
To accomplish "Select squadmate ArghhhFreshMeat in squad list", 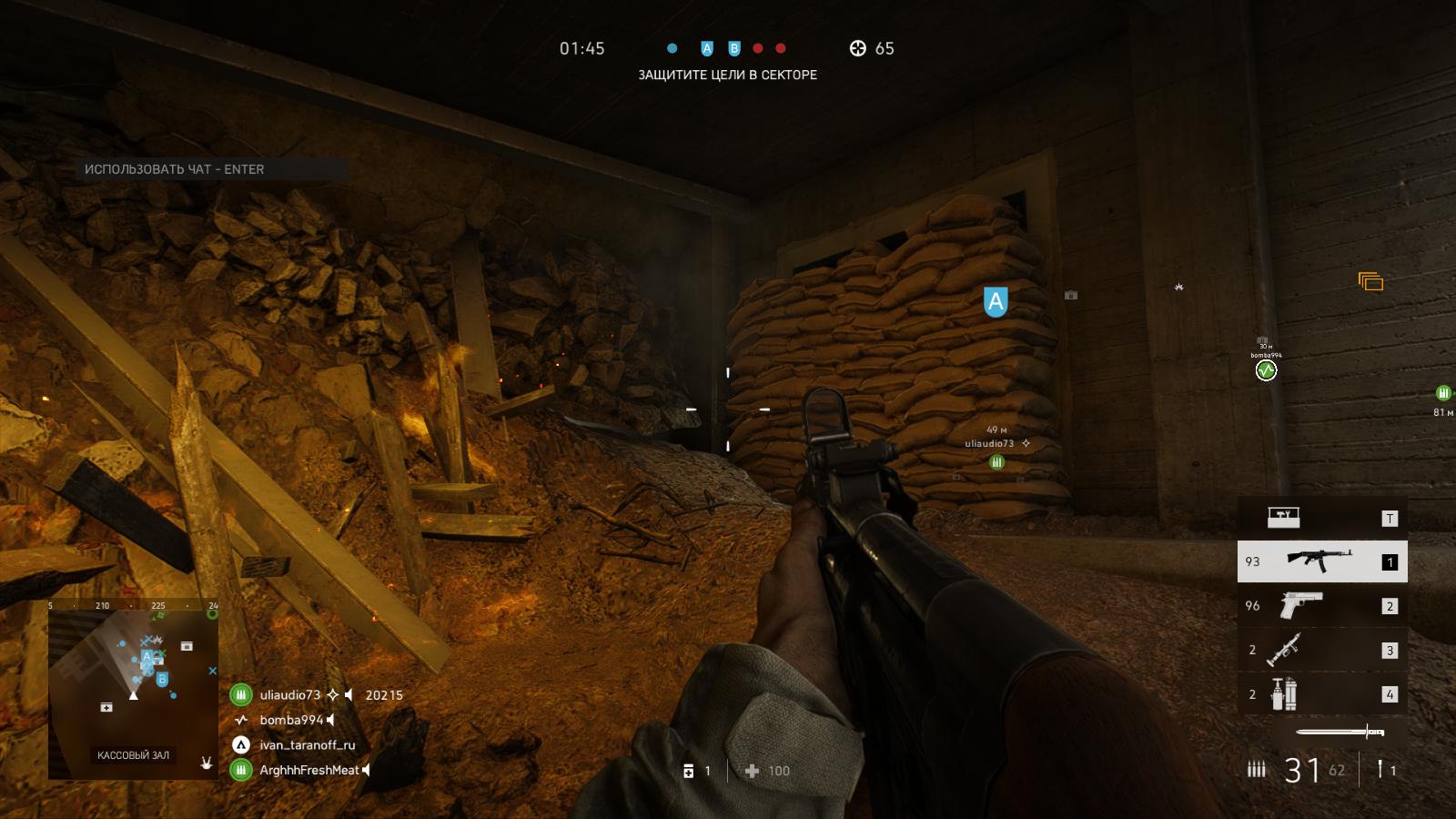I will tap(308, 770).
